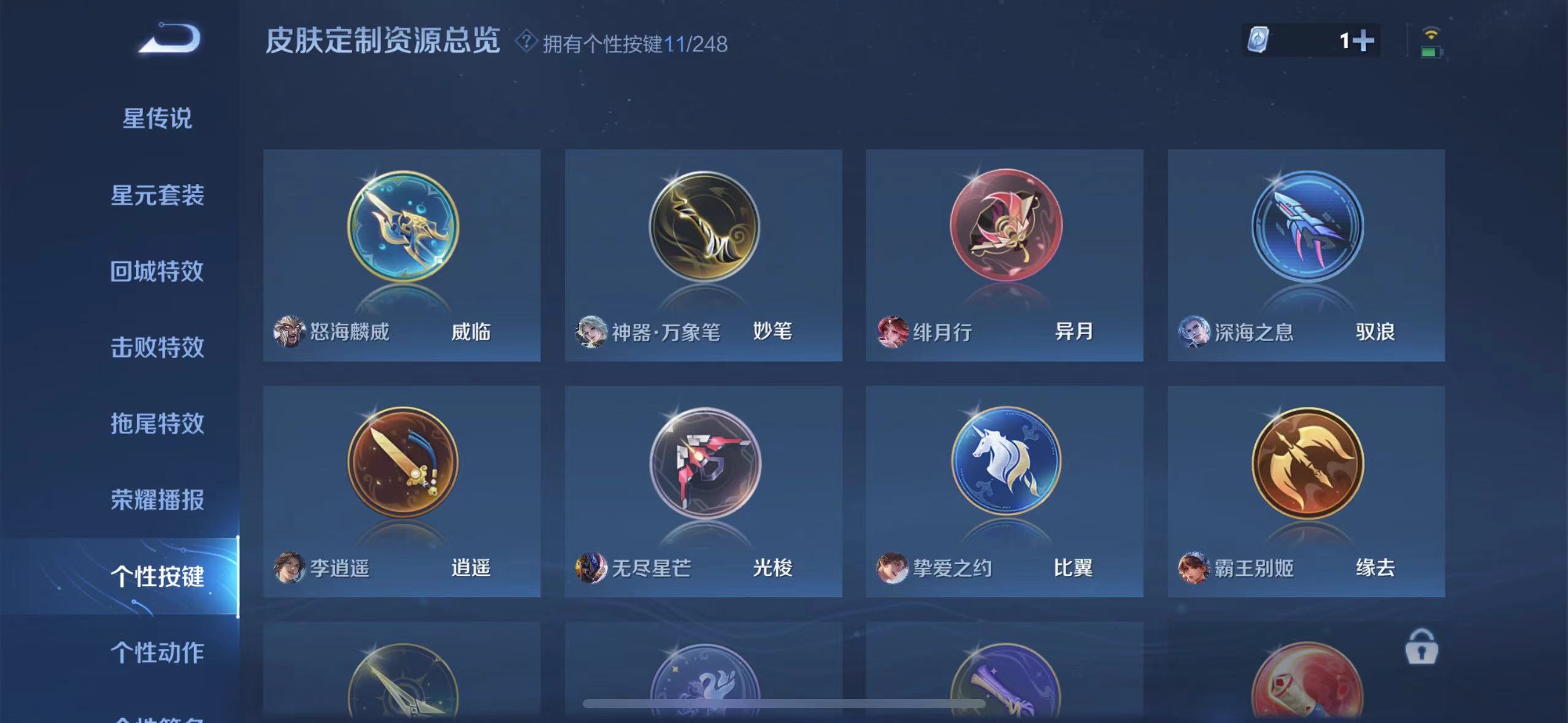Open the 威临 personality button icon for 怒海麟威
The height and width of the screenshot is (723, 1568).
(x=402, y=227)
